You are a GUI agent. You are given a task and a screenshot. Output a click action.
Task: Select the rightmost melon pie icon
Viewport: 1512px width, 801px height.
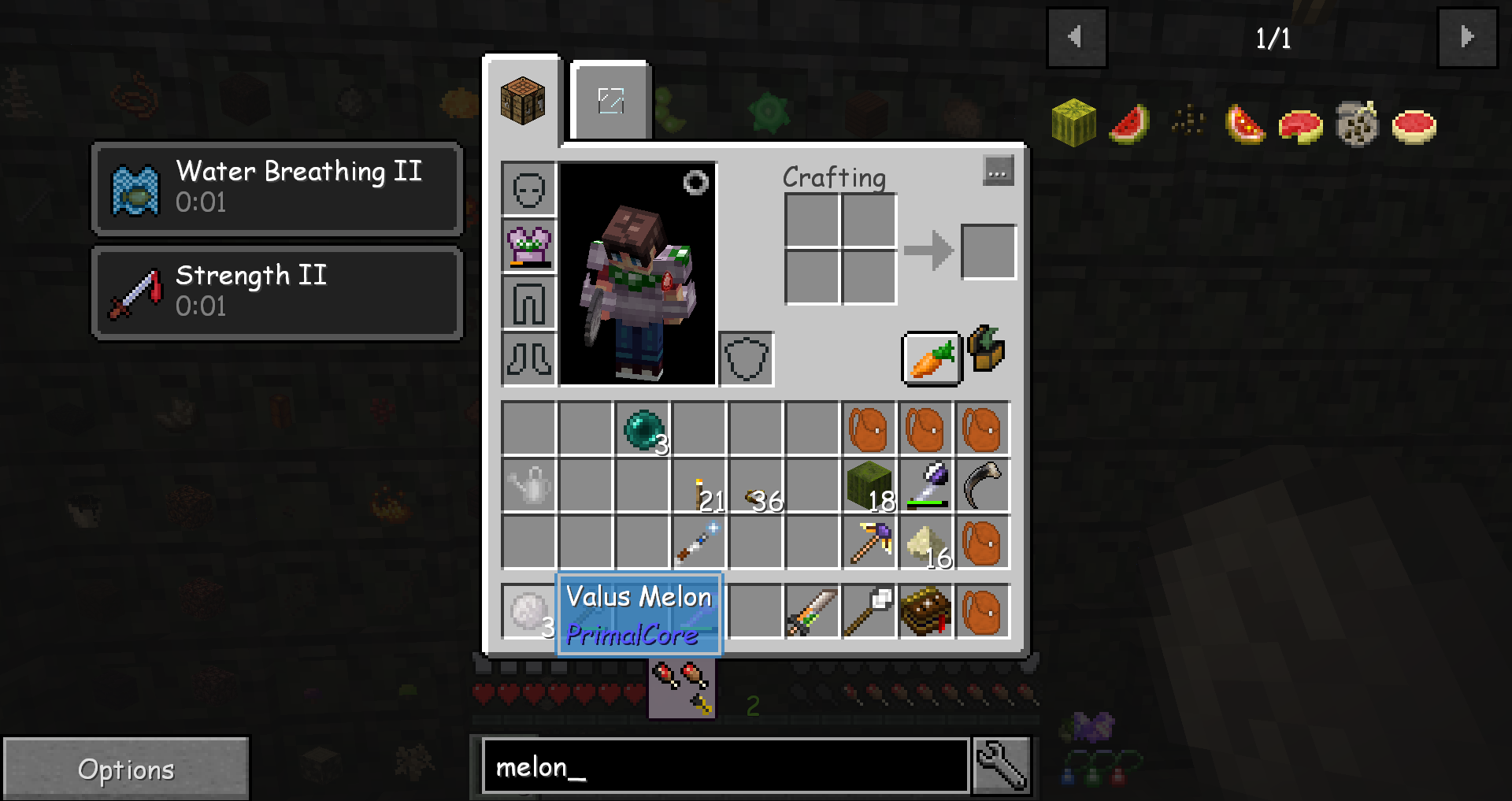coord(1414,124)
